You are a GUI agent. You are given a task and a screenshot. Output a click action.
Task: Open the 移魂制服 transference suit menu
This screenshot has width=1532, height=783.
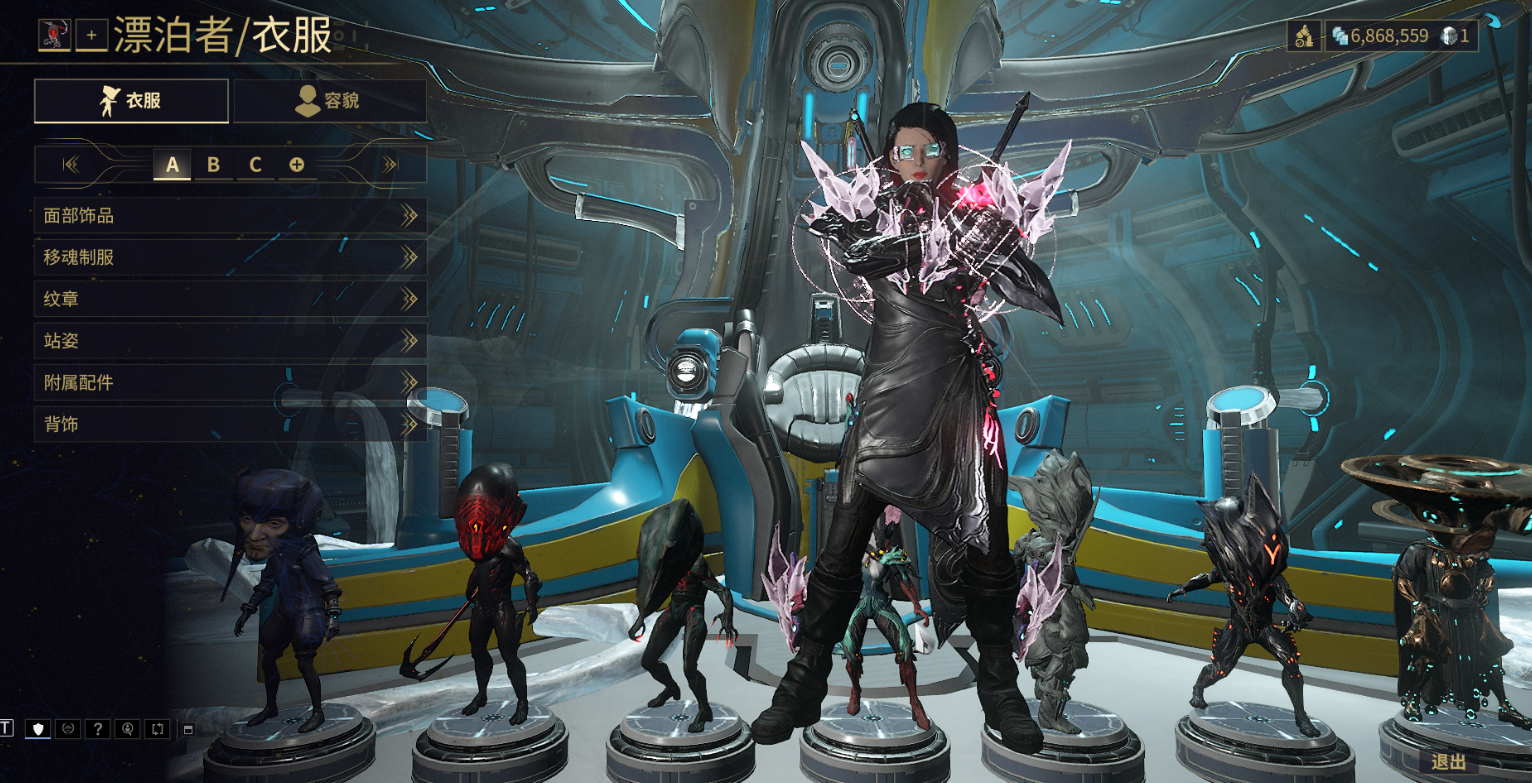point(230,257)
